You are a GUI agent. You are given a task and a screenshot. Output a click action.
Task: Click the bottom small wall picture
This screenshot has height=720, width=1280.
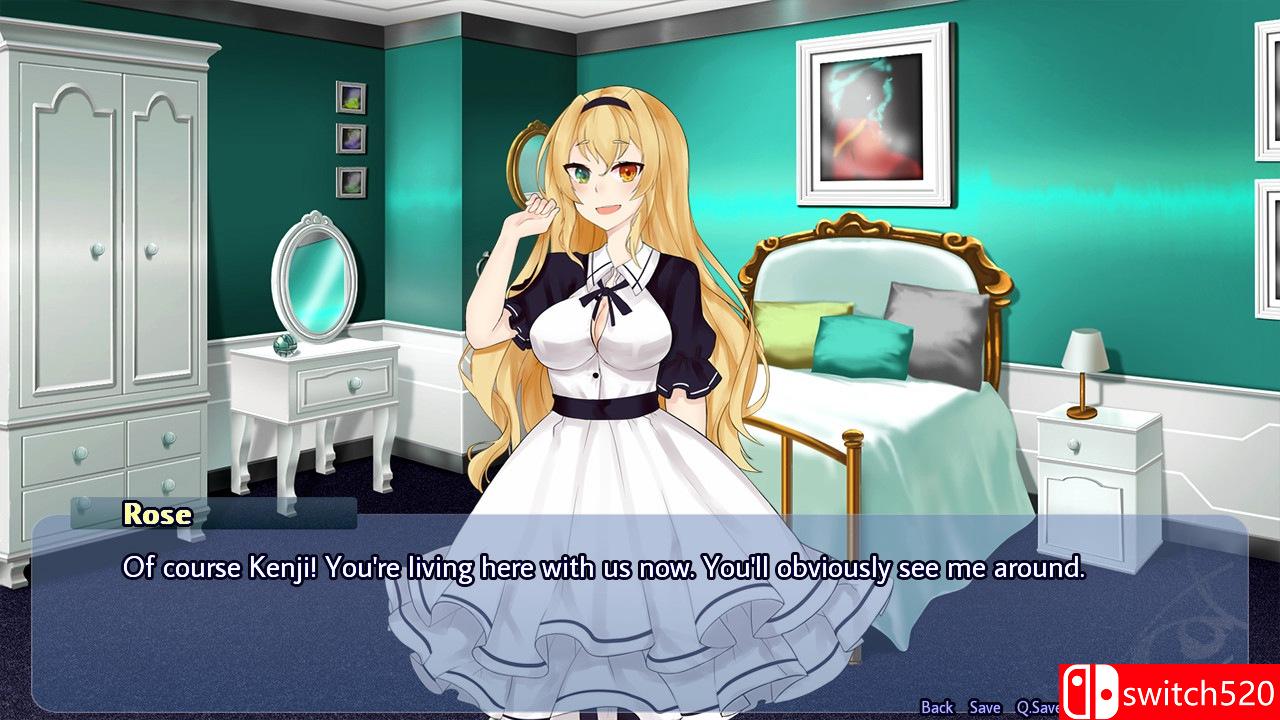[354, 183]
